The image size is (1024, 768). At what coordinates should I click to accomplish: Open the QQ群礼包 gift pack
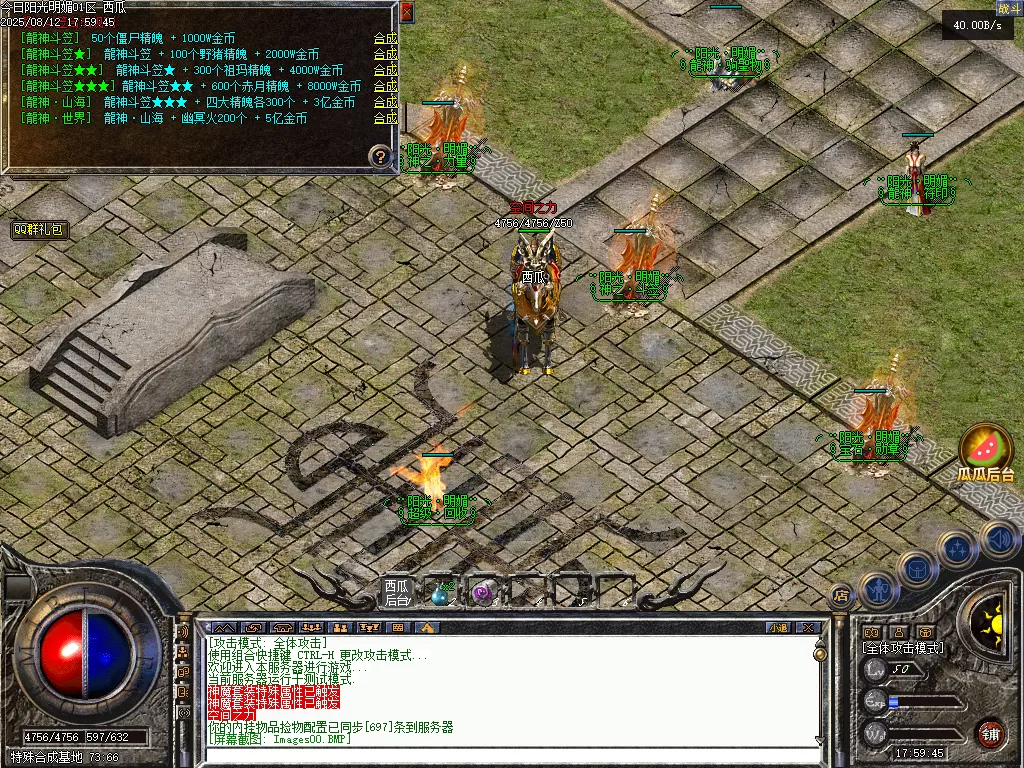41,229
